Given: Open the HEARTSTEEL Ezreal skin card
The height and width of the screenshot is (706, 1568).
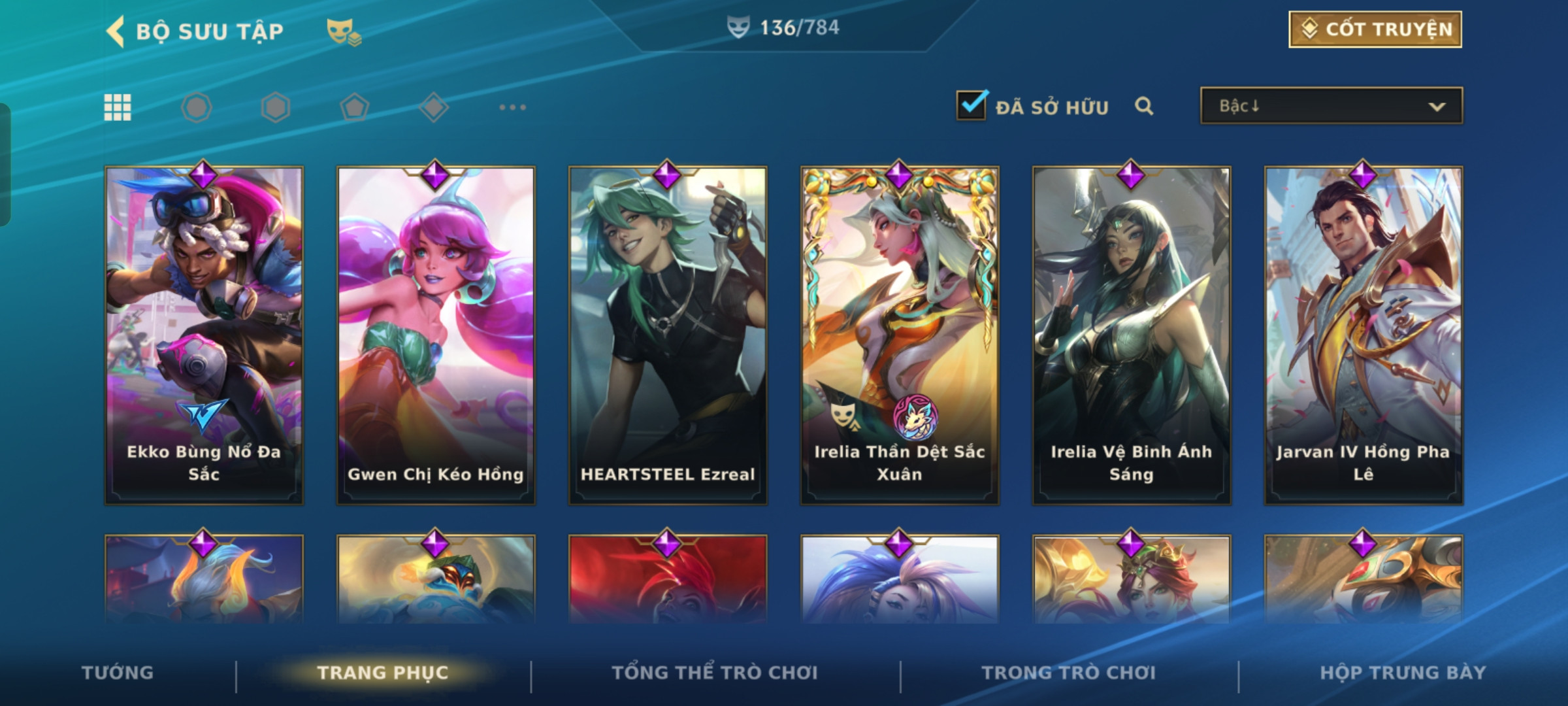Looking at the screenshot, I should (668, 335).
